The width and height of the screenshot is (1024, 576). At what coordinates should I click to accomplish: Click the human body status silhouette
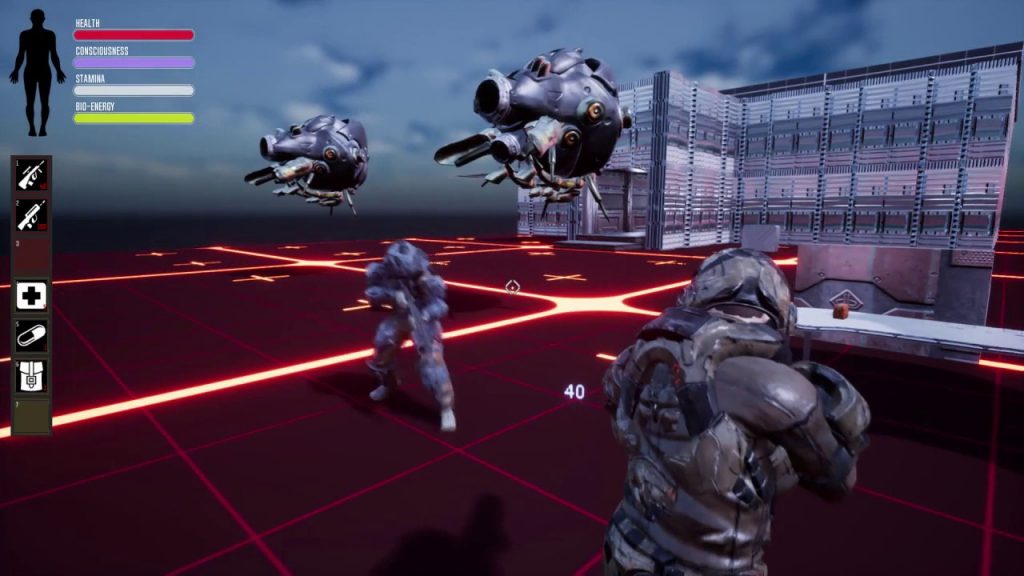point(37,72)
